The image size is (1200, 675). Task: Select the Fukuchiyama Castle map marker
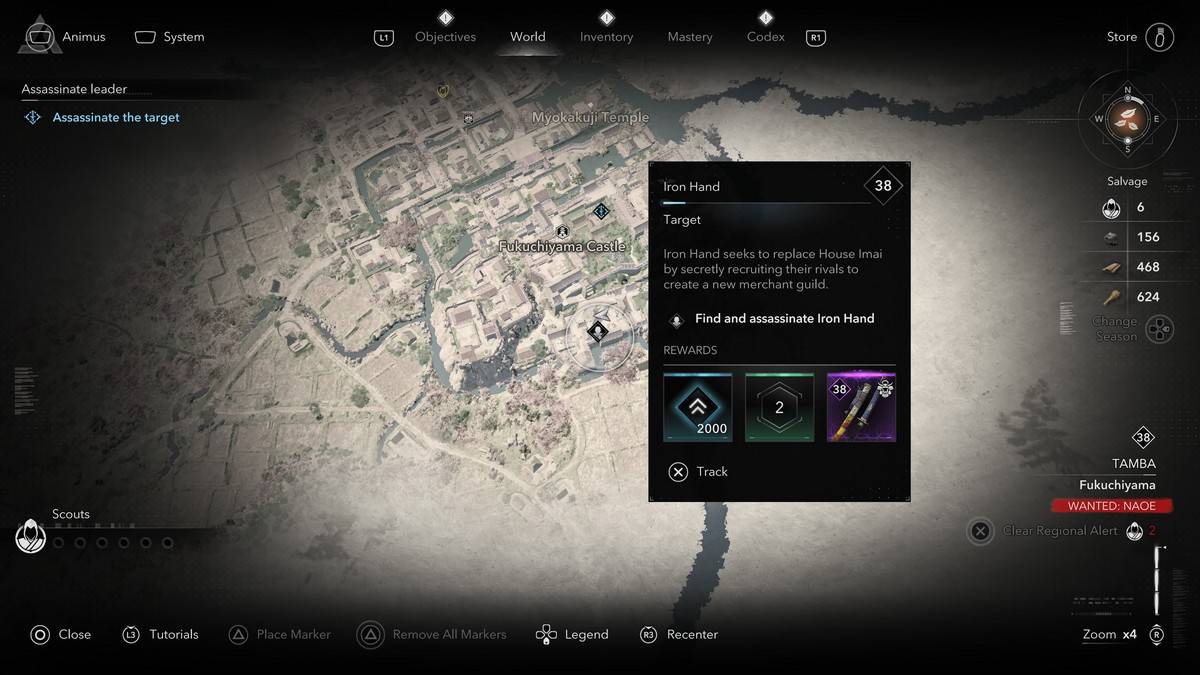click(x=563, y=233)
